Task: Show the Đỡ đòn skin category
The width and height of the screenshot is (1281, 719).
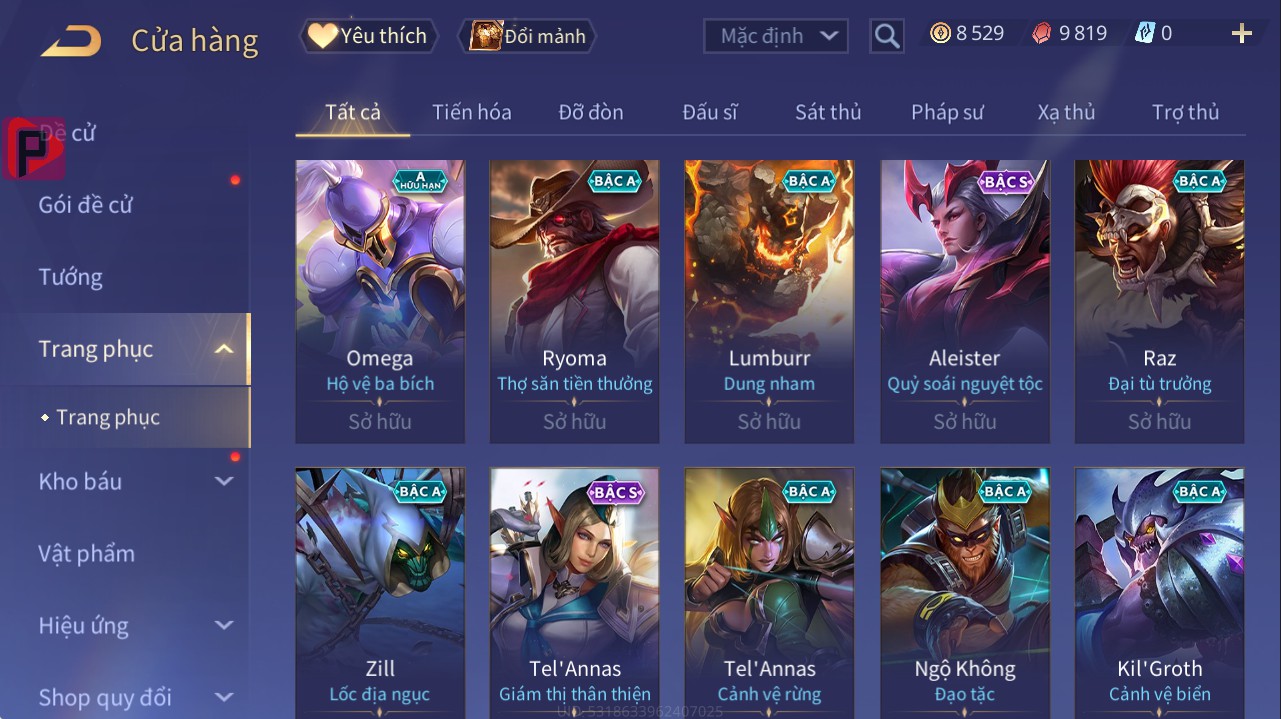Action: [x=590, y=112]
